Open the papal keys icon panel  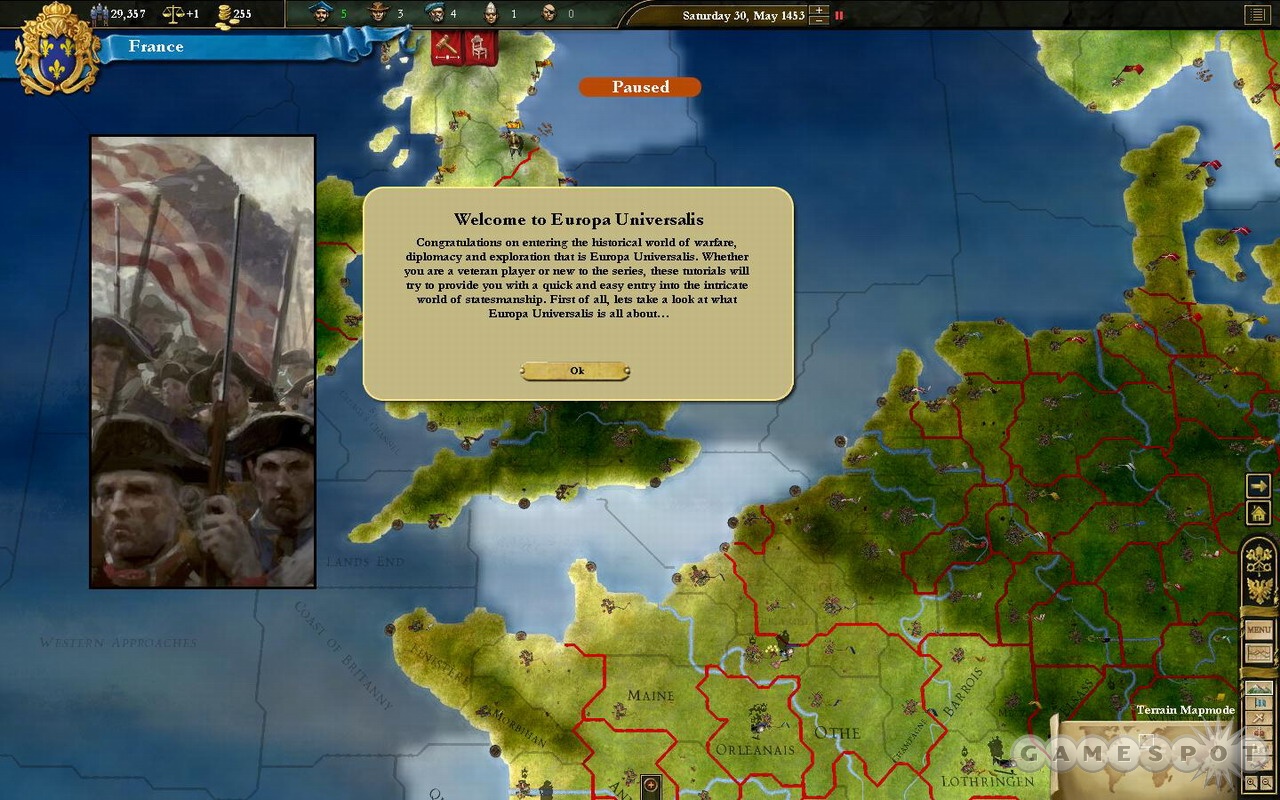[1258, 558]
